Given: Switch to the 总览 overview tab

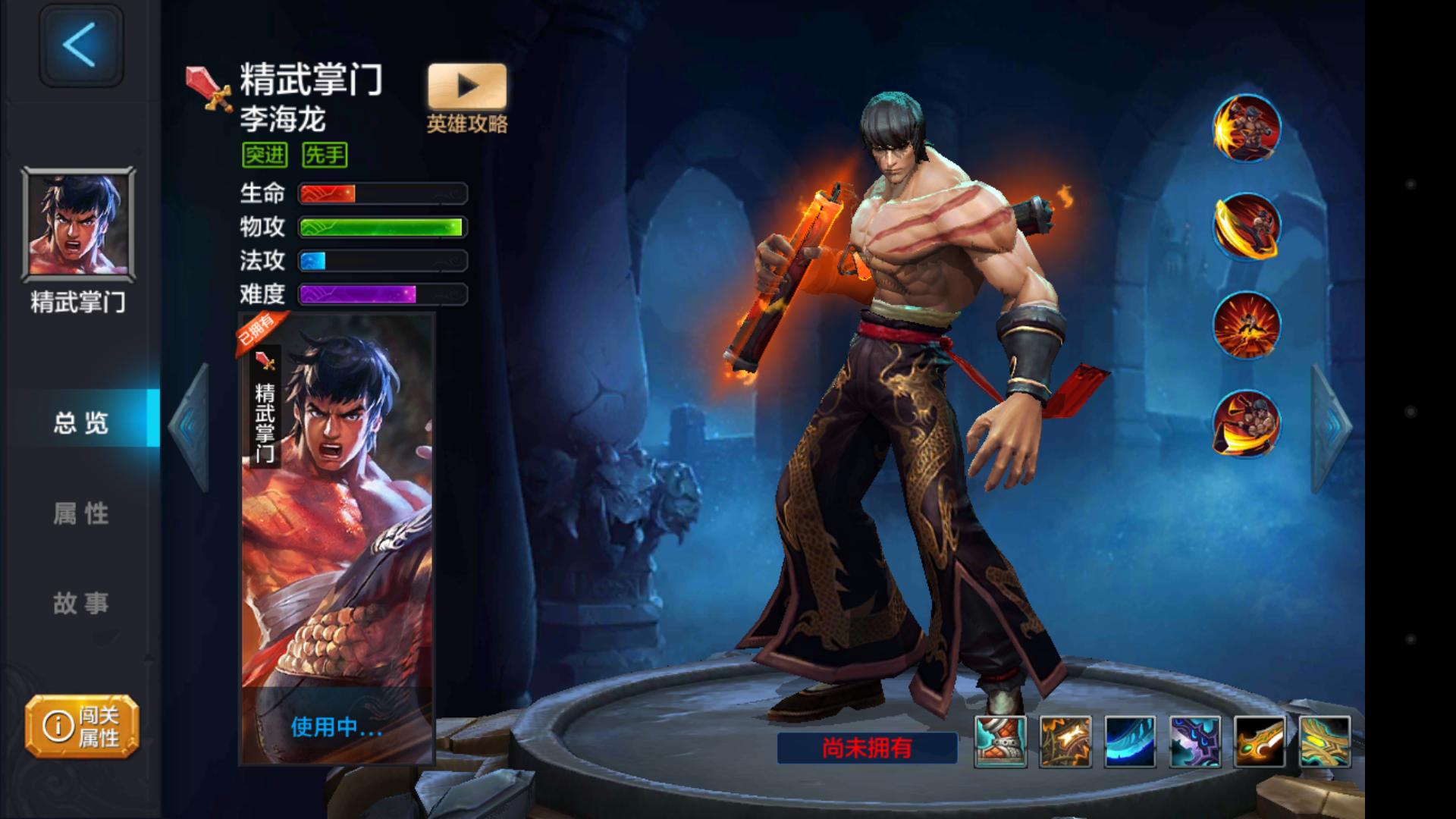Looking at the screenshot, I should [x=81, y=422].
